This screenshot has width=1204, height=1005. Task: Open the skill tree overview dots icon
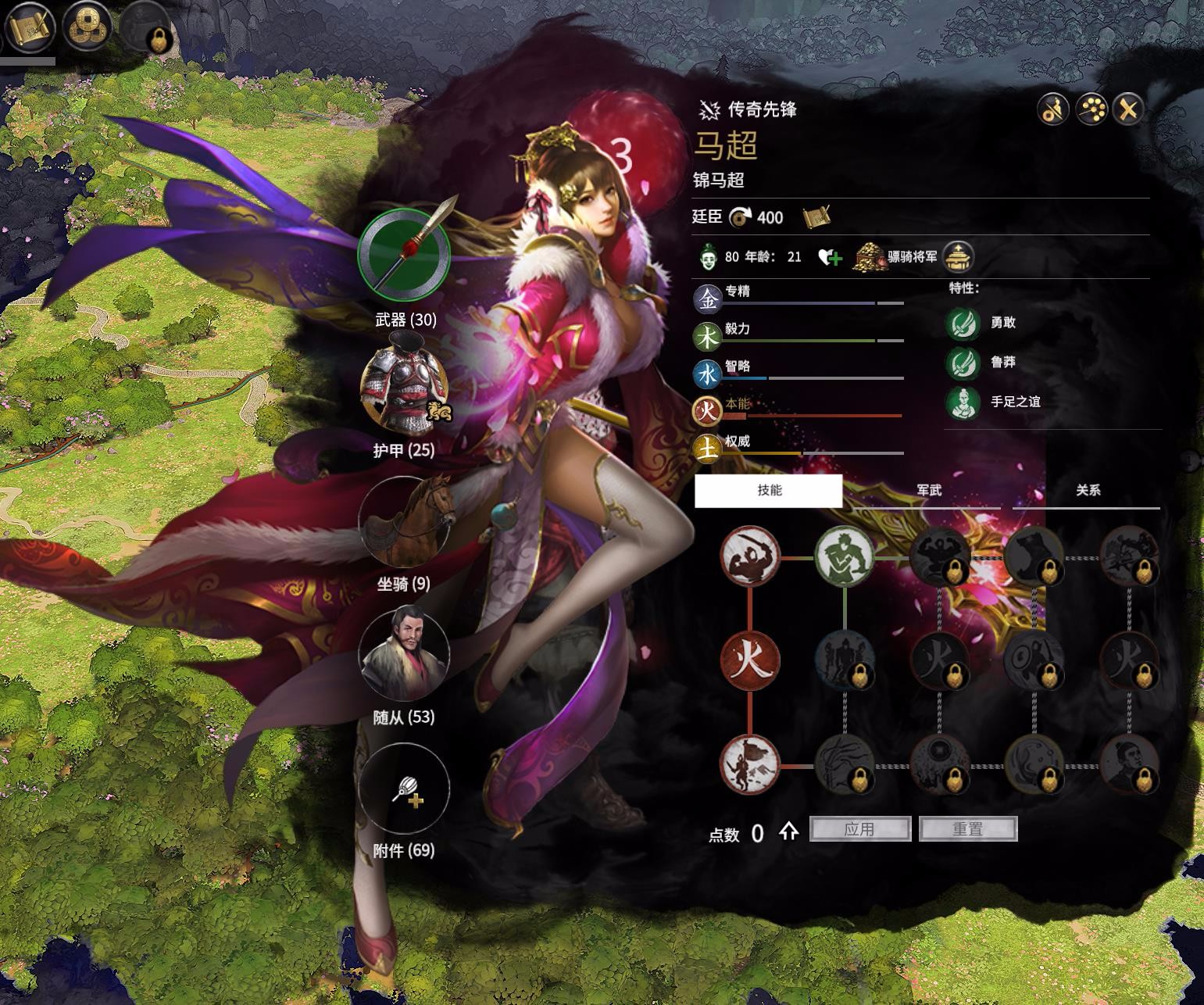point(1091,110)
